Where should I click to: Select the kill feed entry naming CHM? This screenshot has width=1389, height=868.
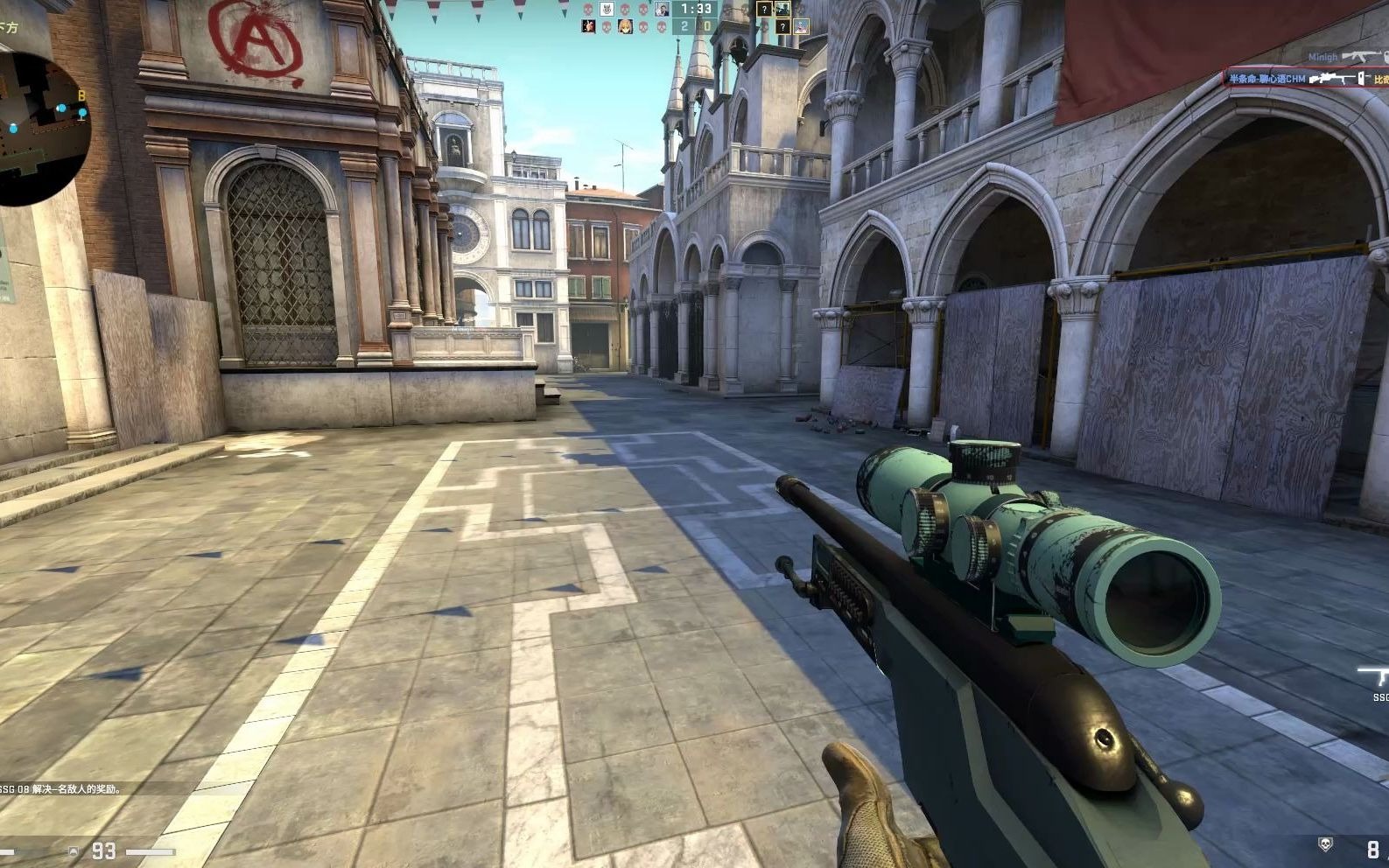pos(1269,79)
